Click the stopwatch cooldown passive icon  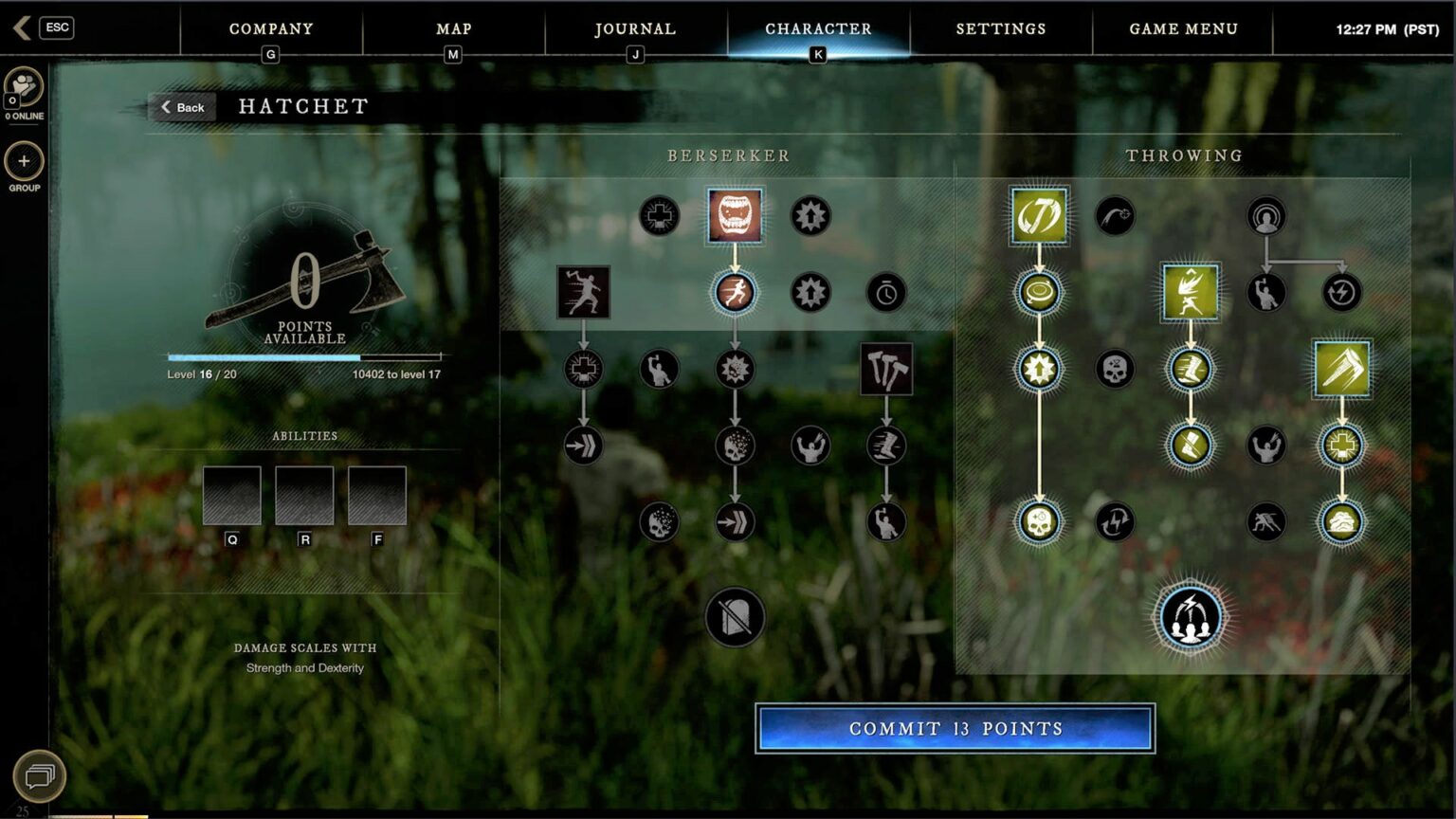click(x=887, y=292)
